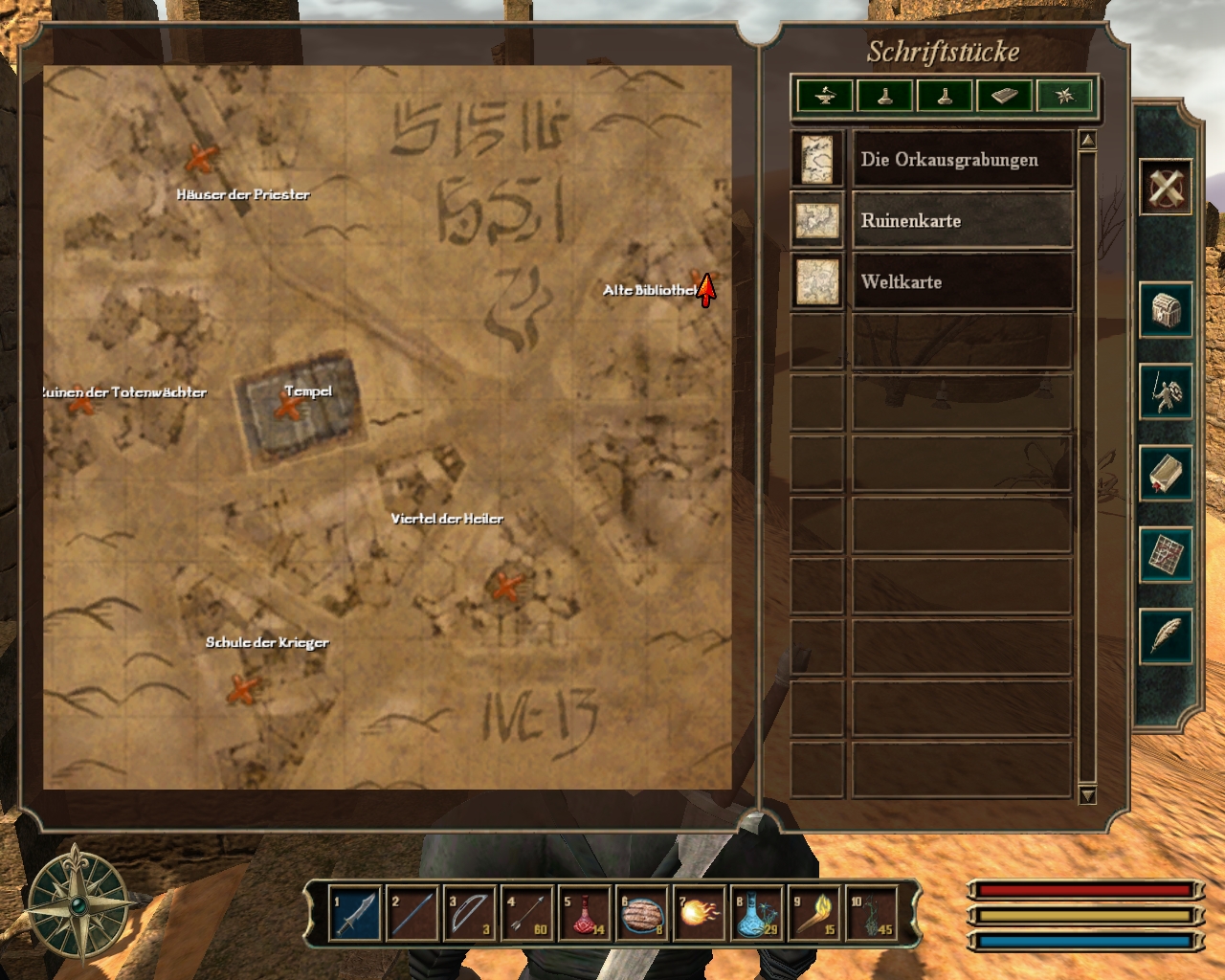Image resolution: width=1225 pixels, height=980 pixels.
Task: Click the list scrollbar's down arrow
Action: pos(1087,795)
